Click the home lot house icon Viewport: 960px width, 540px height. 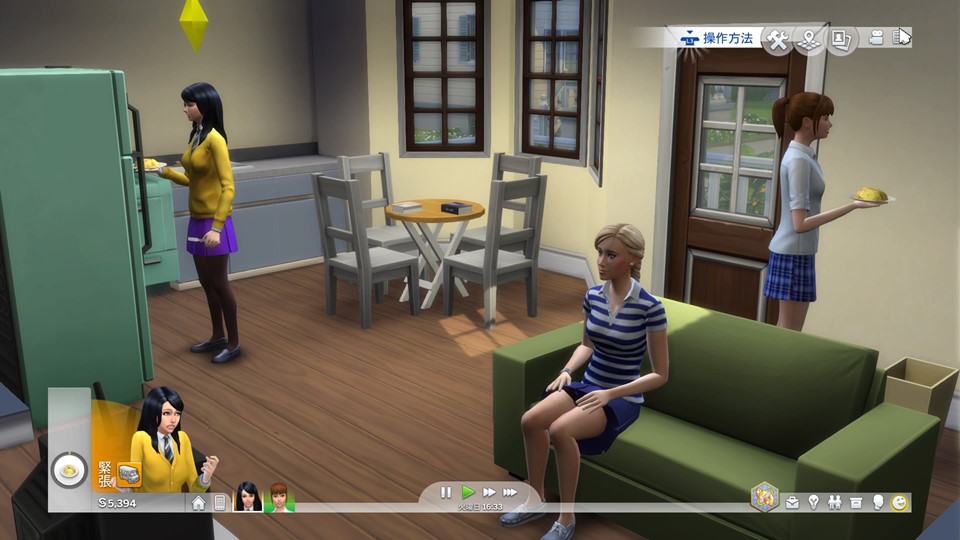coord(199,503)
